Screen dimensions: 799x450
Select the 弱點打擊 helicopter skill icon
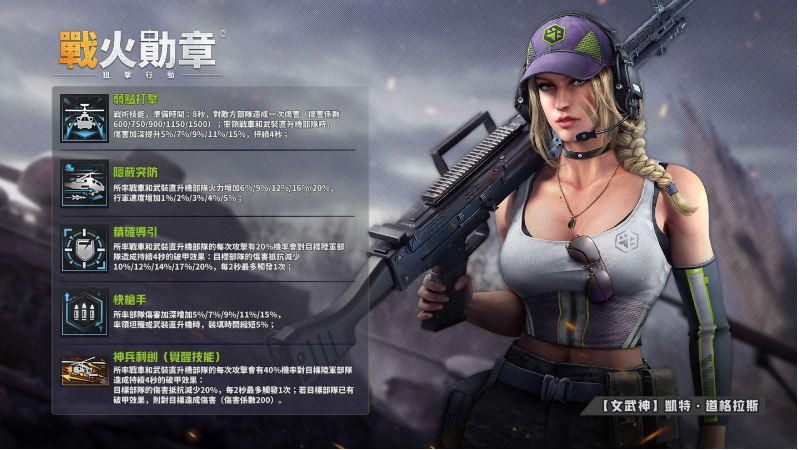[83, 116]
